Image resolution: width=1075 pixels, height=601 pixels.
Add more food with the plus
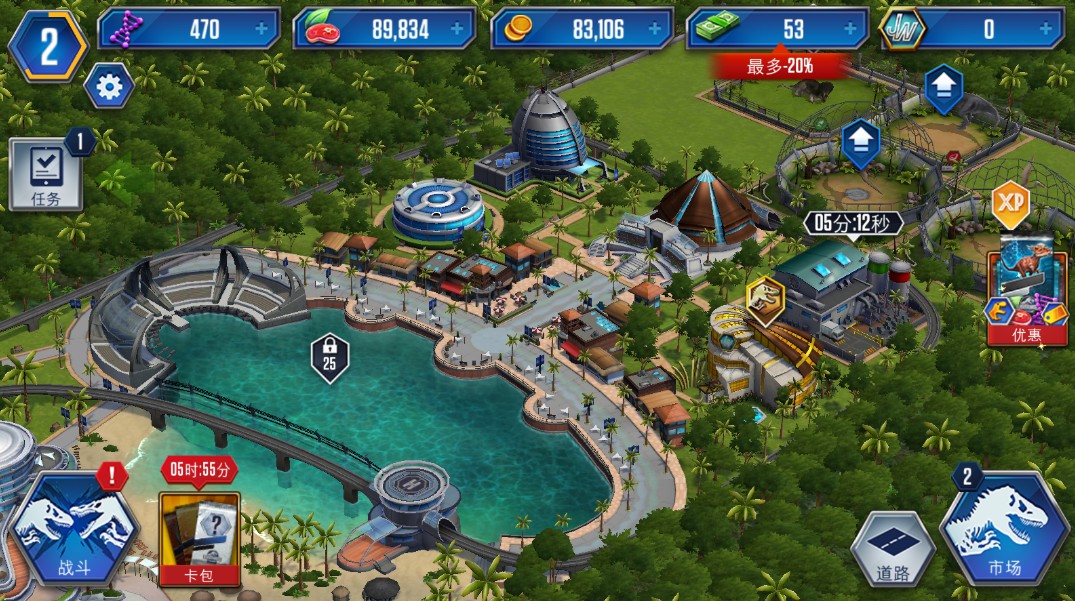(x=458, y=30)
